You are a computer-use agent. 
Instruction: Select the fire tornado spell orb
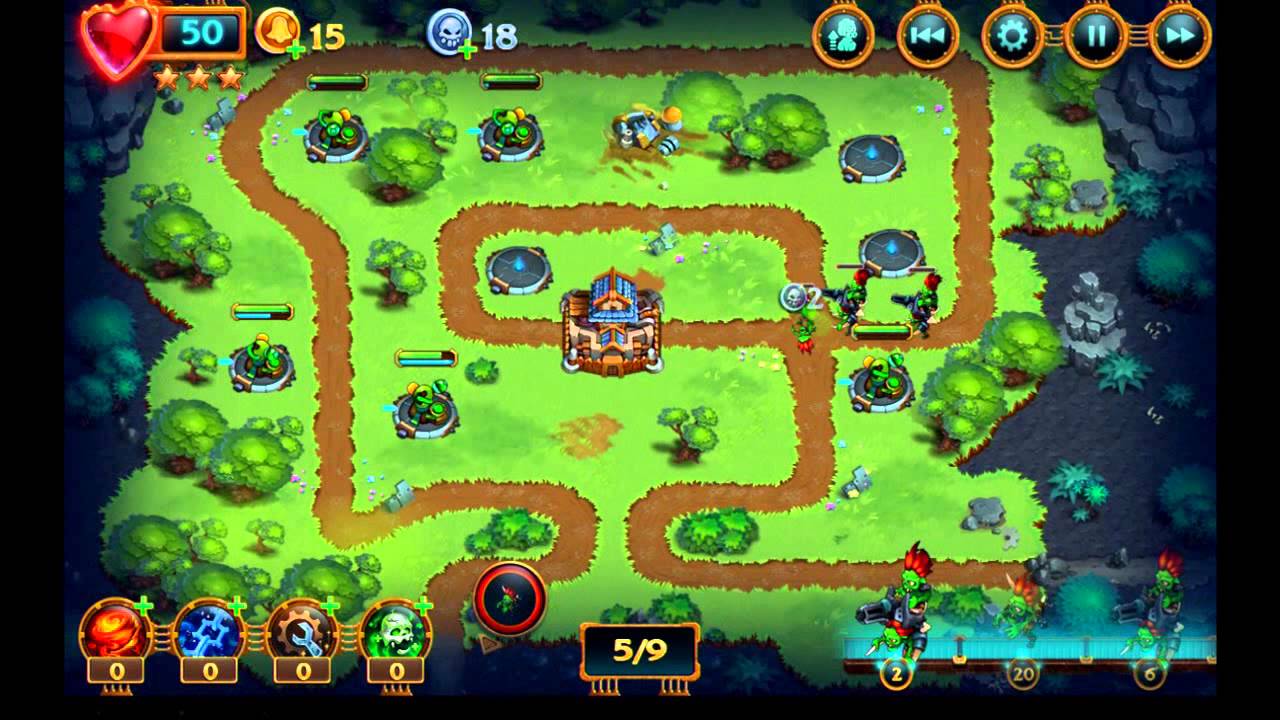[111, 631]
